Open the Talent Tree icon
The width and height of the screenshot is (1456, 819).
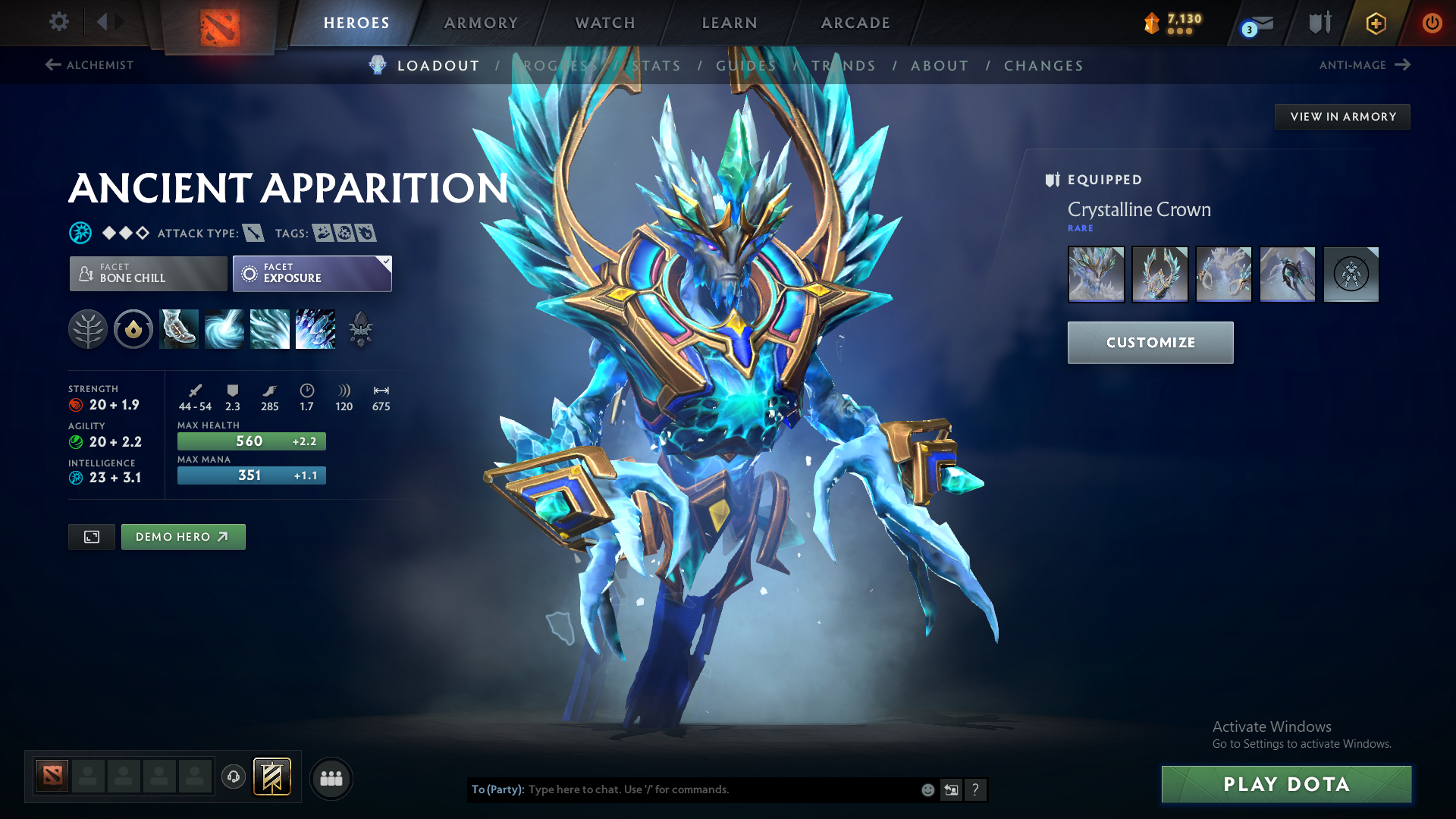(88, 329)
